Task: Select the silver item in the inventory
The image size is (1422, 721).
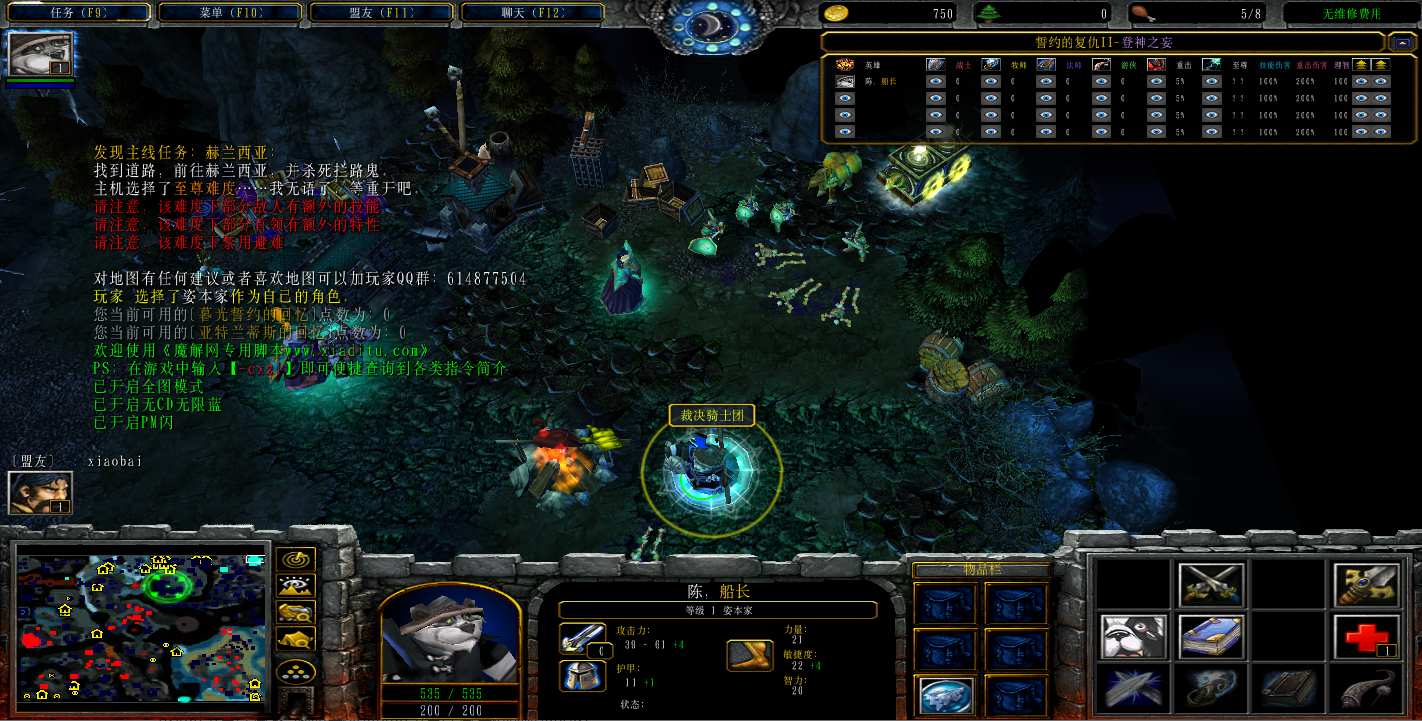Action: 945,696
